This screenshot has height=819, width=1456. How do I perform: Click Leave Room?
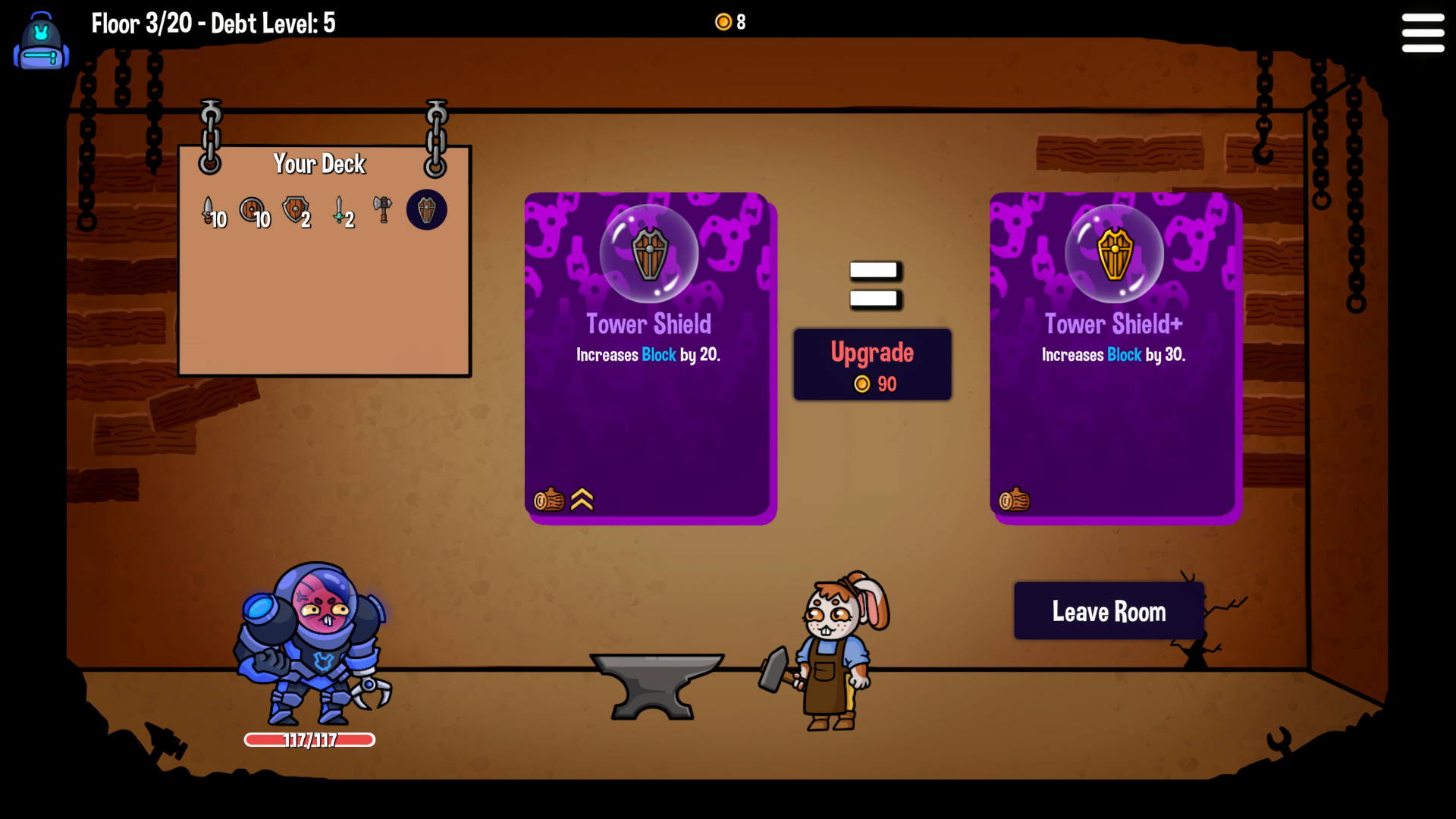(x=1108, y=611)
